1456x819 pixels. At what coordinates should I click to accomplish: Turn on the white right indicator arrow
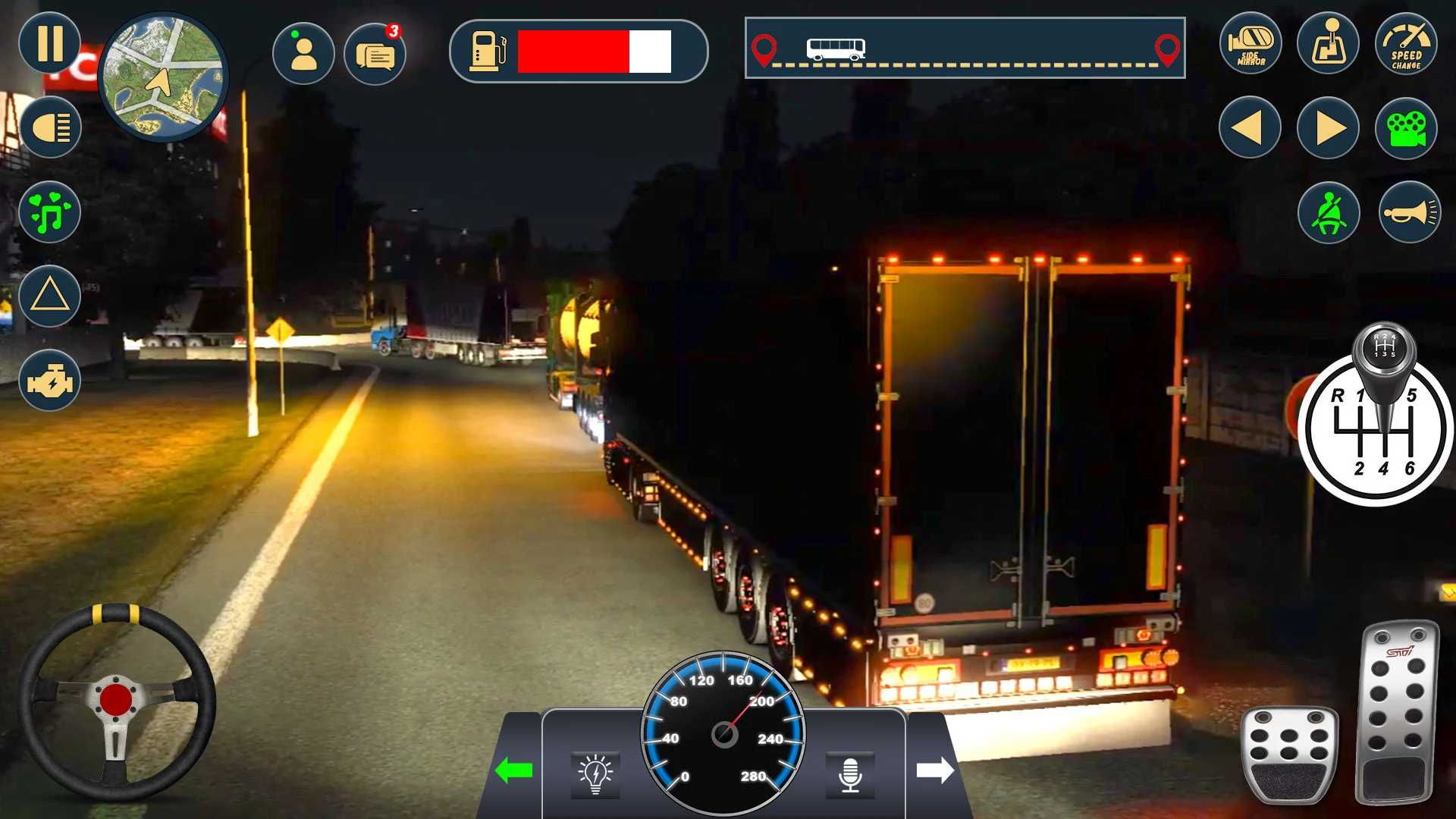934,770
